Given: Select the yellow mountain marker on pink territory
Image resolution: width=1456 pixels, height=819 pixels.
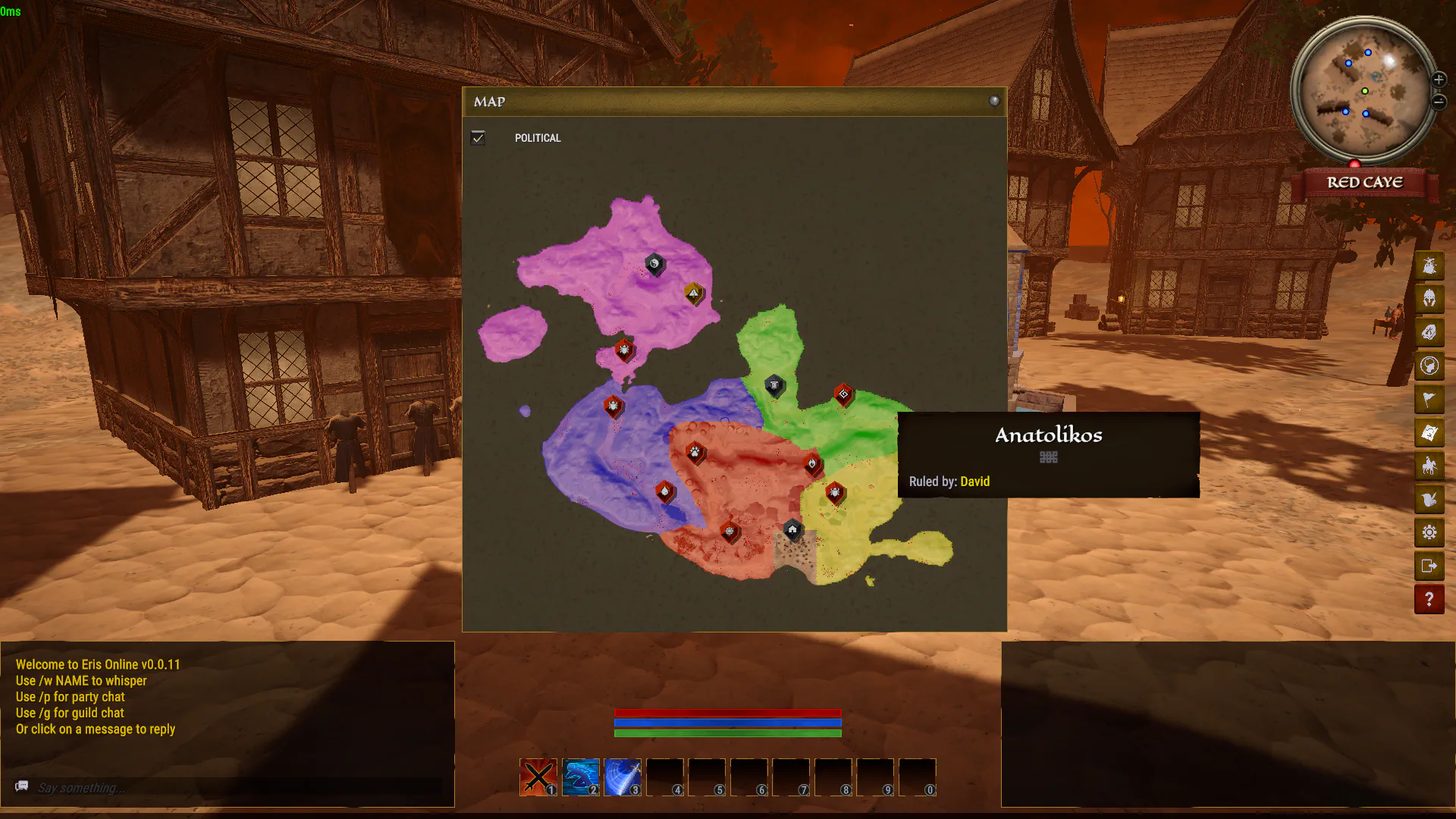Looking at the screenshot, I should (693, 293).
